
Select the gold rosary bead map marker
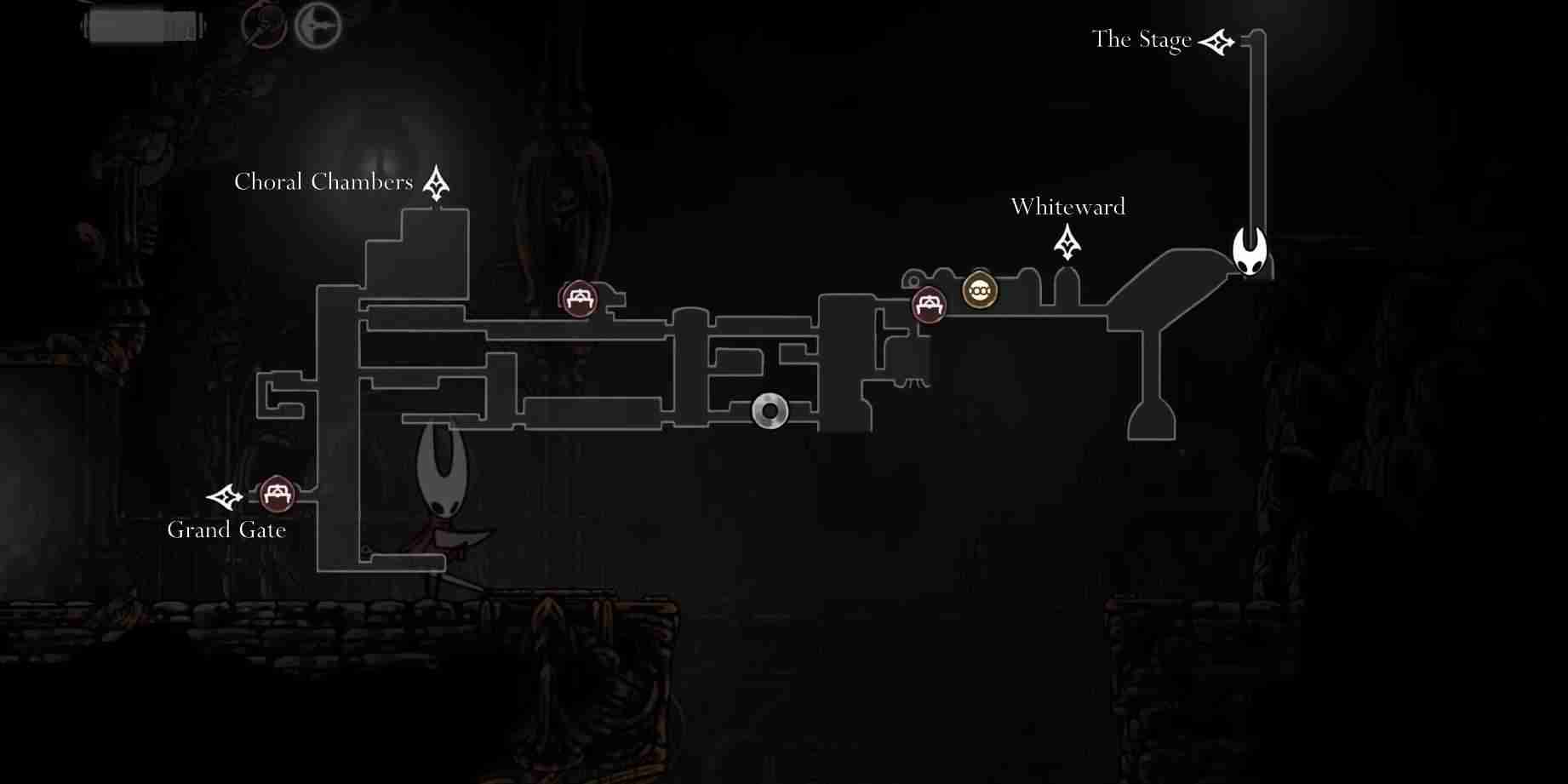click(x=980, y=291)
